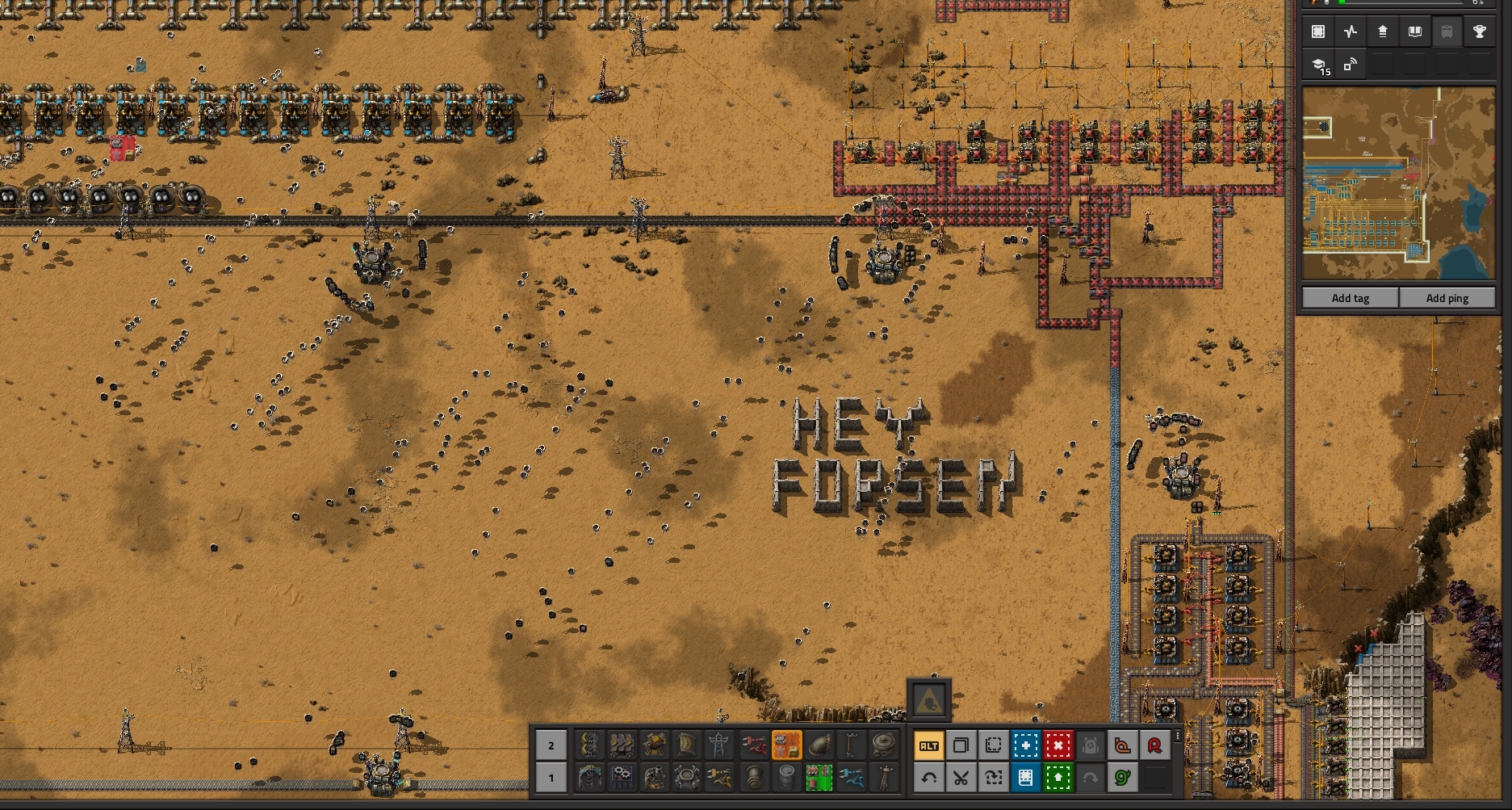Open the minimap view
Screen dimensions: 1512x810
(x=1398, y=184)
